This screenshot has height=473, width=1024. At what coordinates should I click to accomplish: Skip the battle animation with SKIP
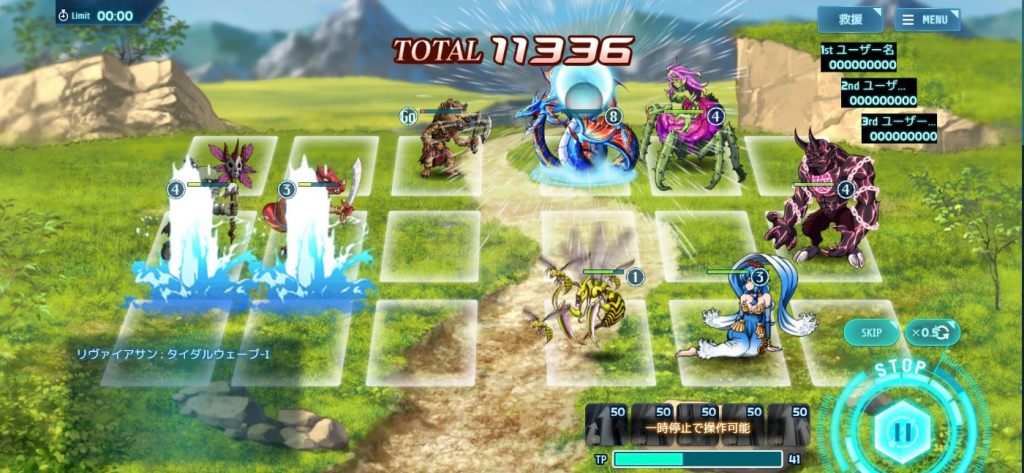pos(871,332)
